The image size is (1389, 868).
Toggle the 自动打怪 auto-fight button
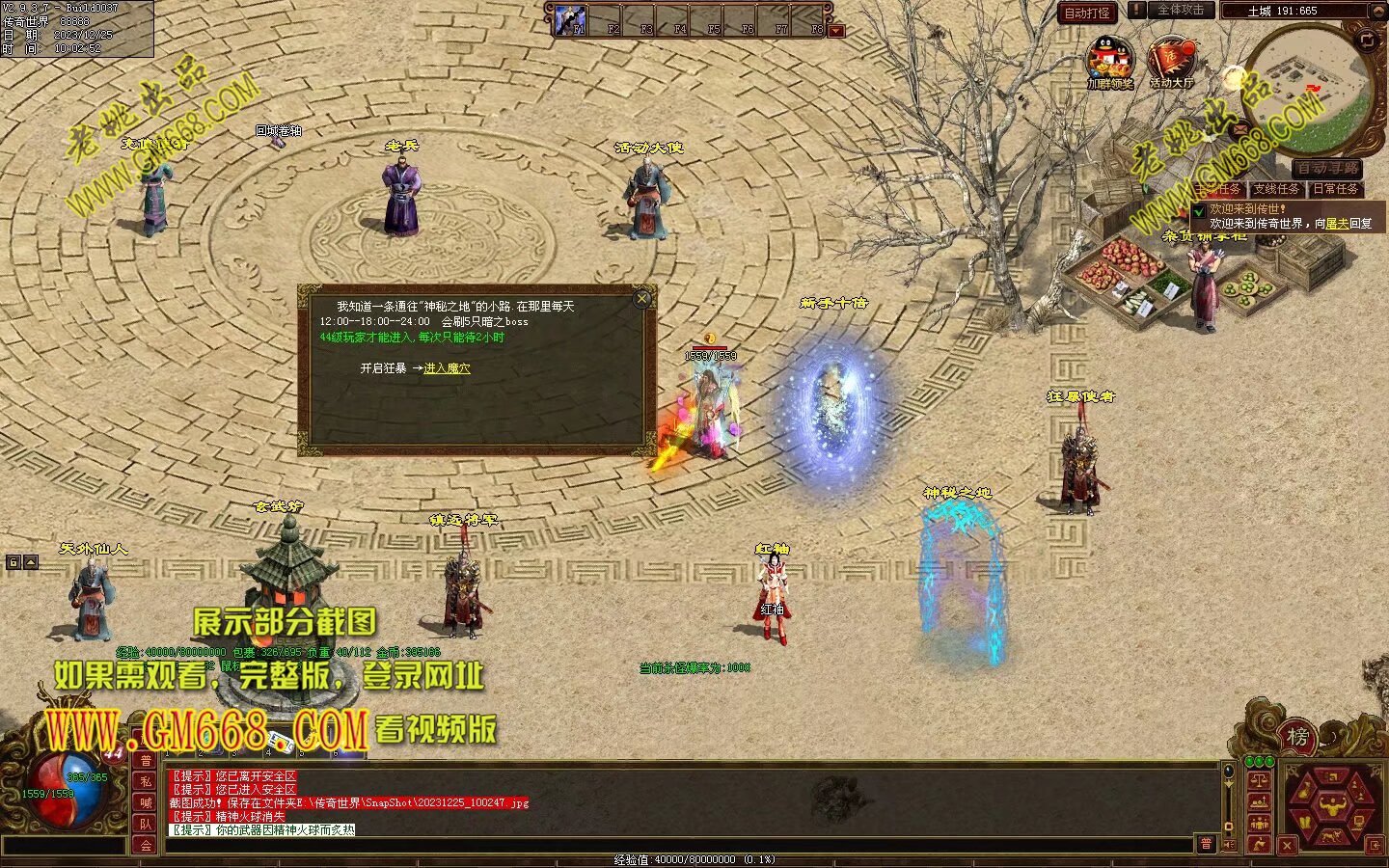tap(1087, 13)
